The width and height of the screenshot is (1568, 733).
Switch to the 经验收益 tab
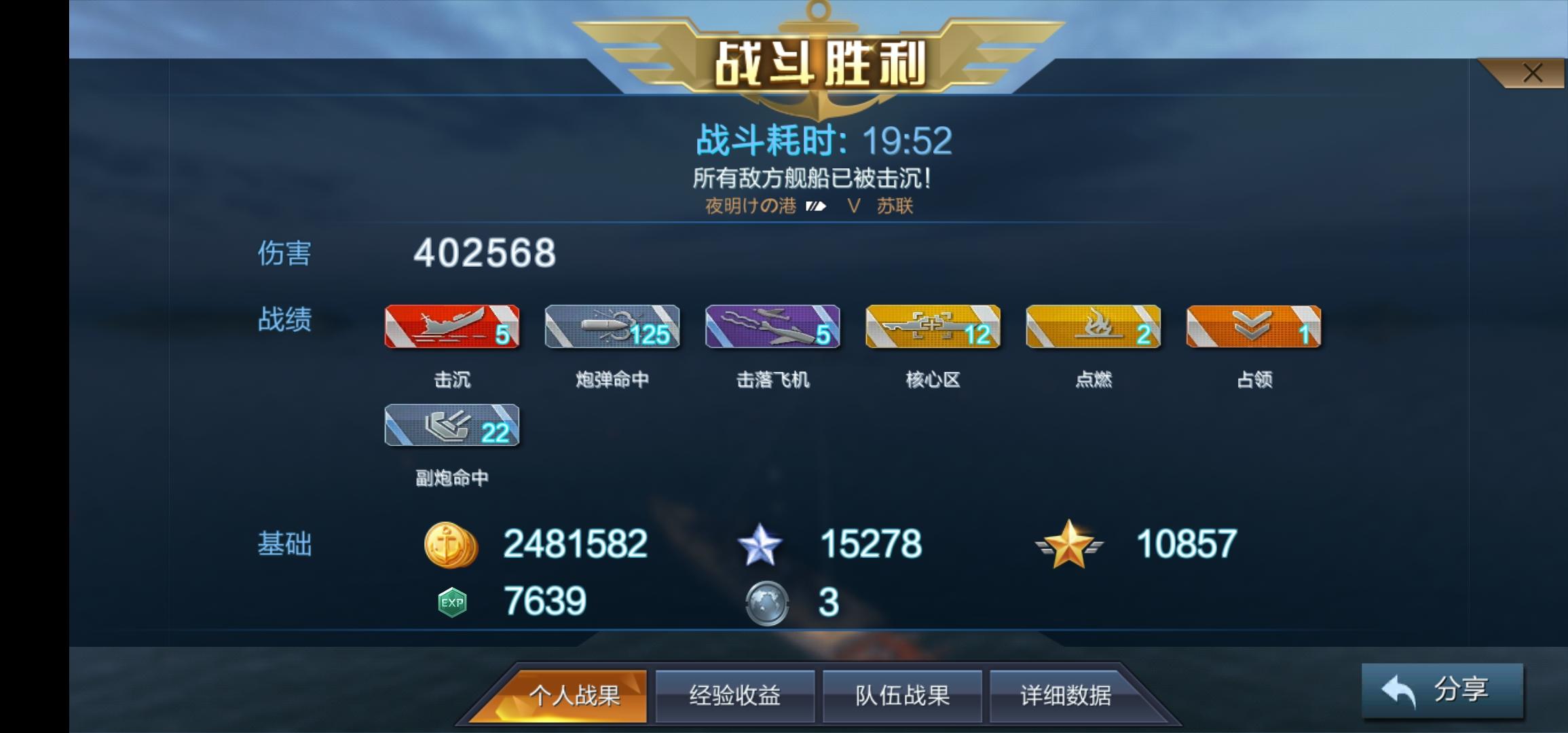(734, 694)
